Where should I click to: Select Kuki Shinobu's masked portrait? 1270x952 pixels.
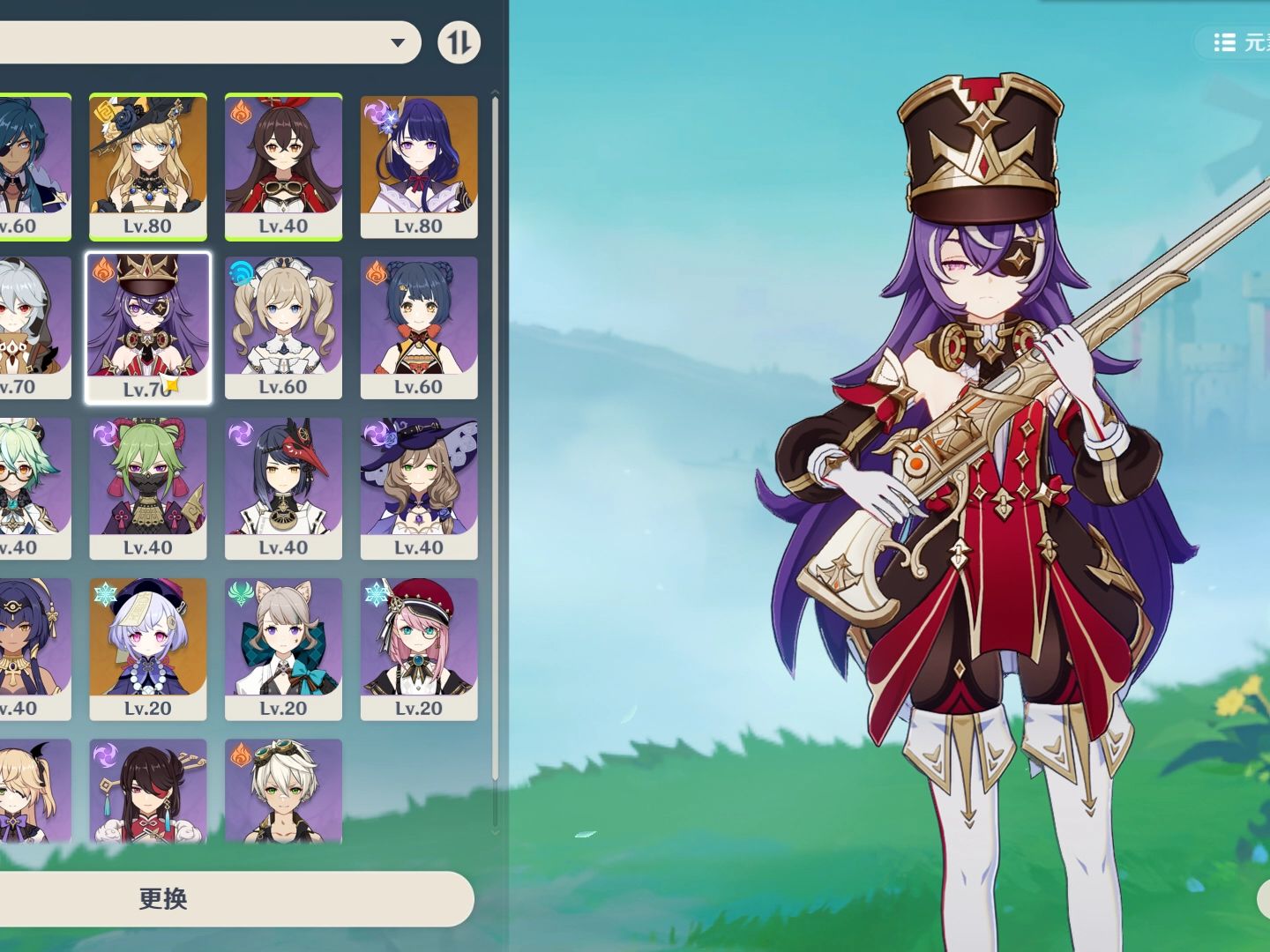click(148, 487)
